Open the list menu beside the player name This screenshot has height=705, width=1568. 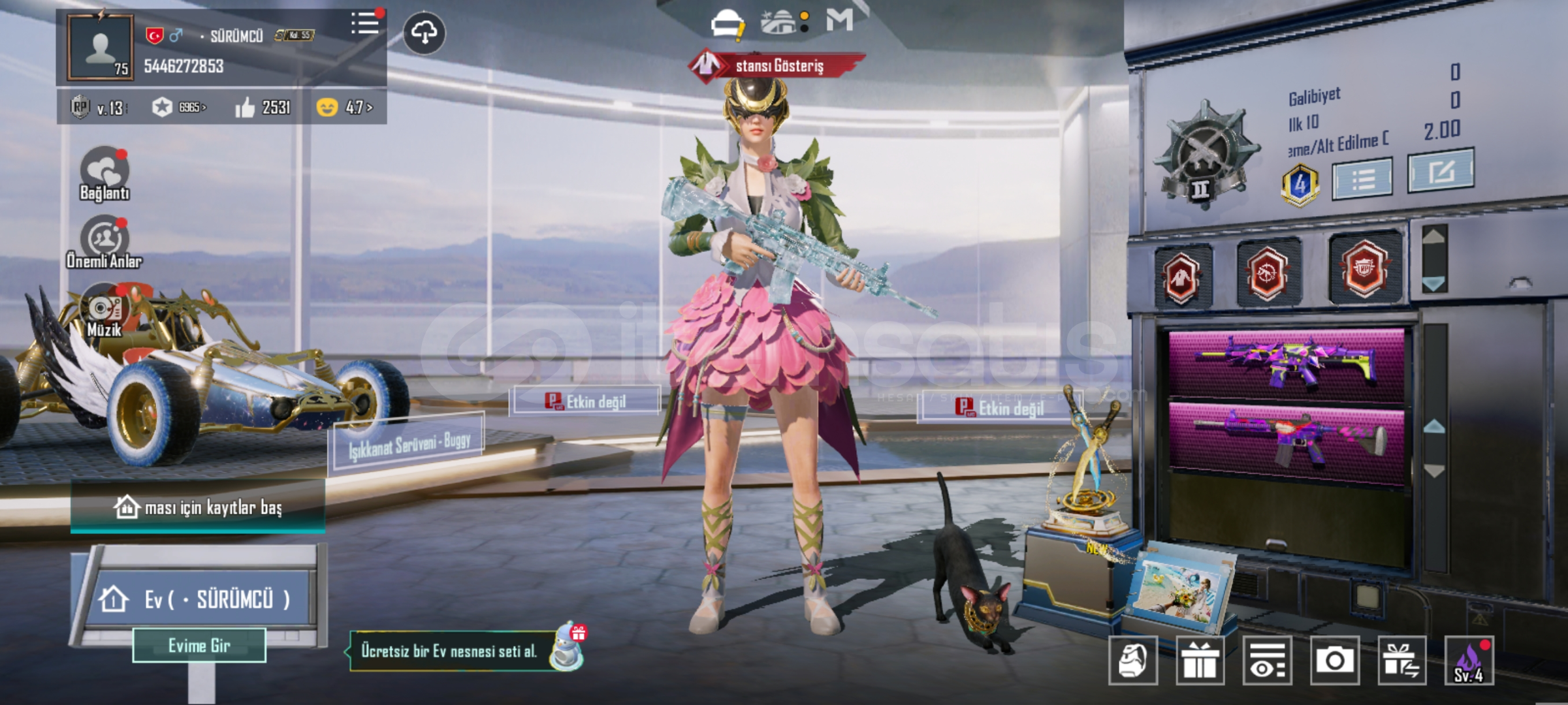click(x=364, y=23)
